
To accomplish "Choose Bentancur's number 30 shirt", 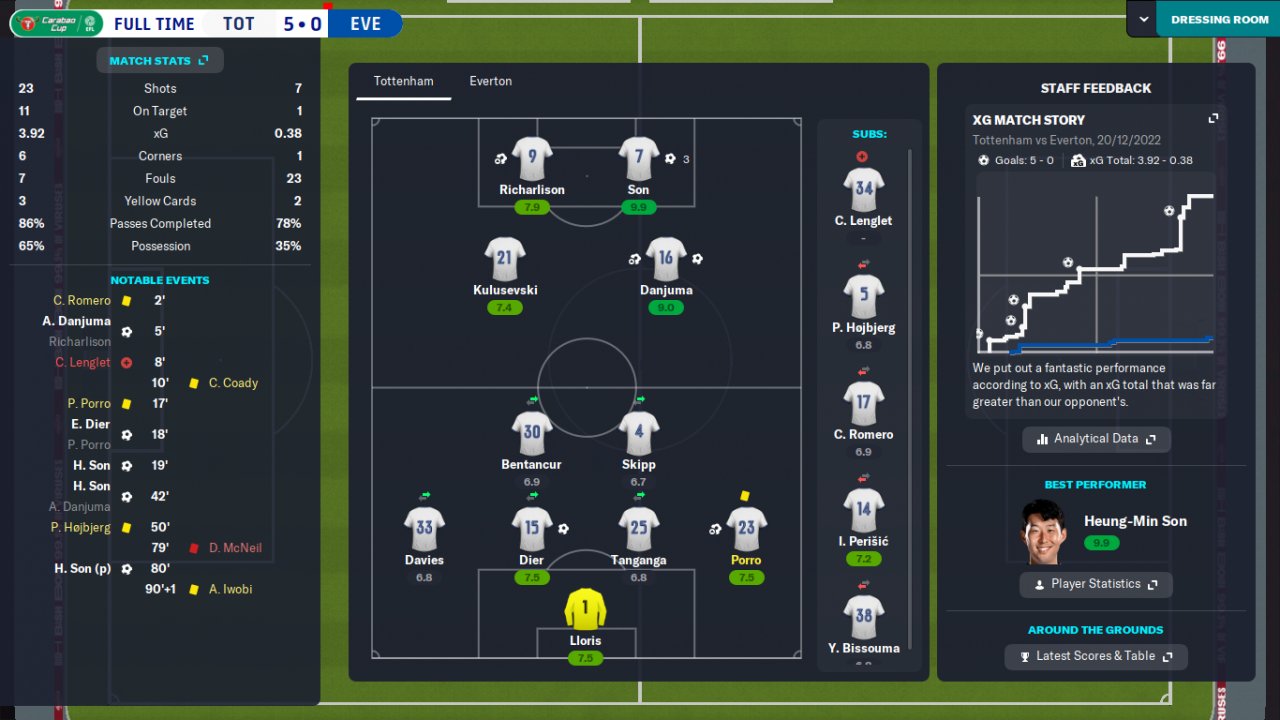I will click(x=531, y=434).
